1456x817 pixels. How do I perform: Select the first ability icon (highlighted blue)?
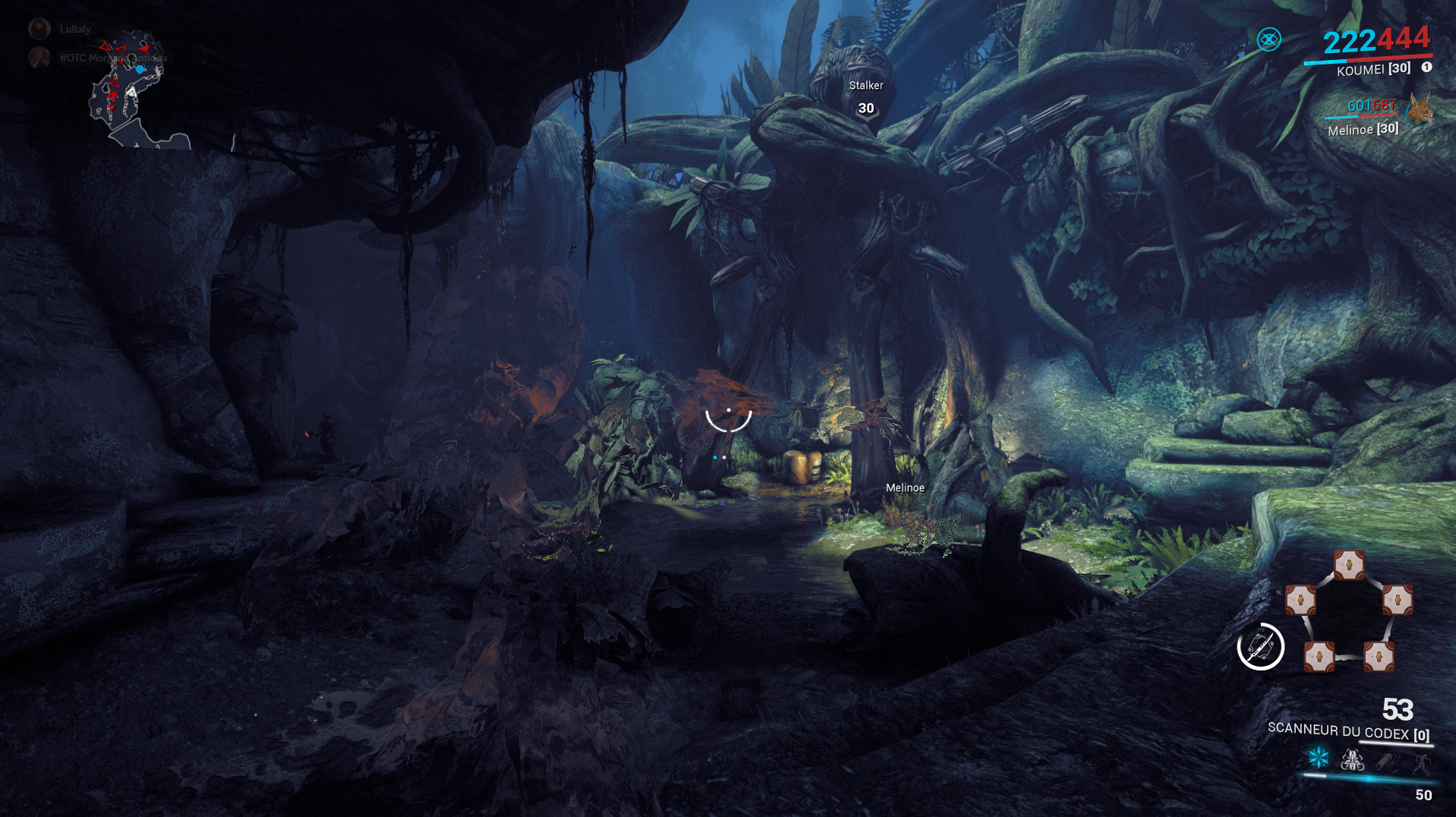(1318, 757)
